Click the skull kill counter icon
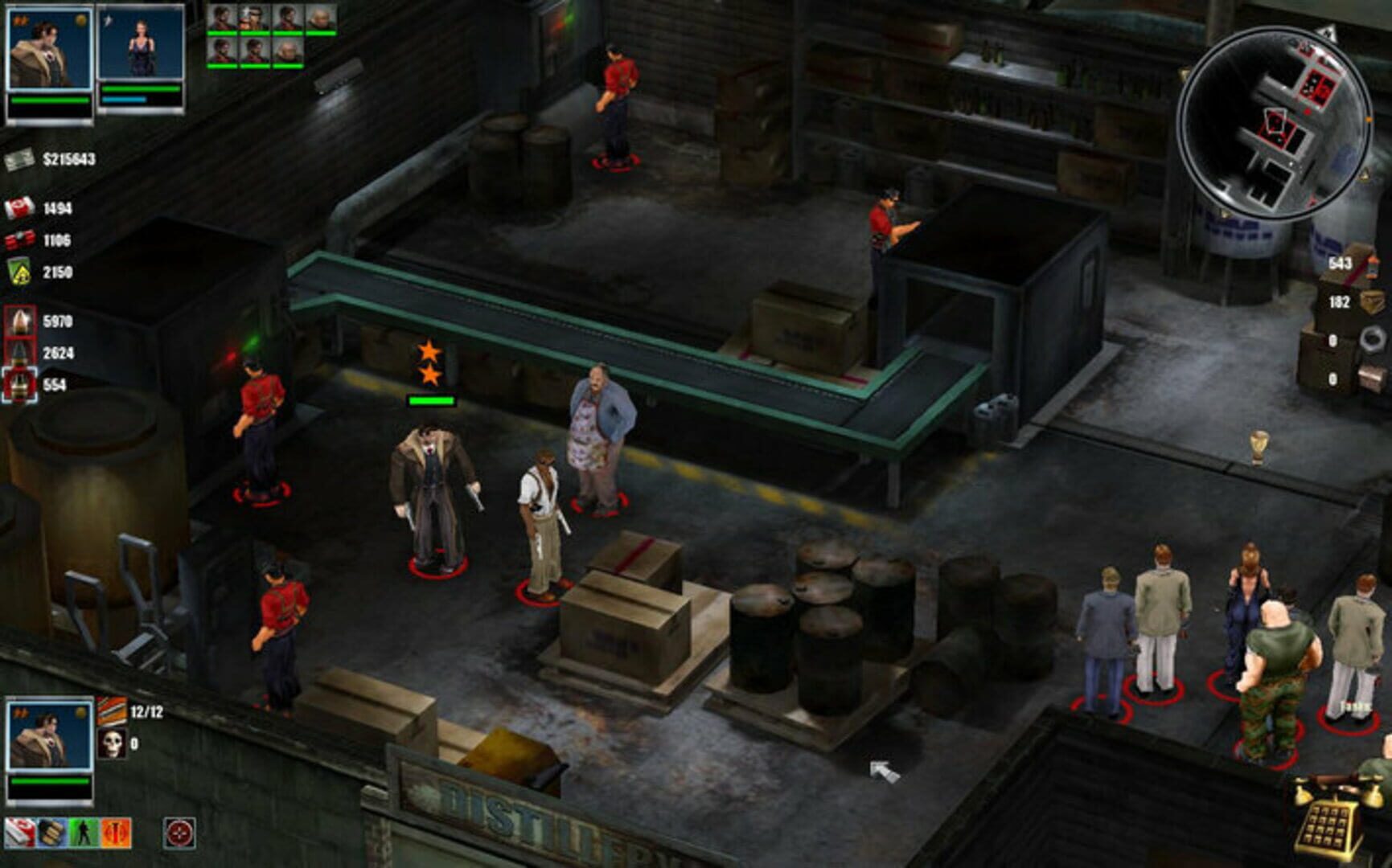 (112, 744)
